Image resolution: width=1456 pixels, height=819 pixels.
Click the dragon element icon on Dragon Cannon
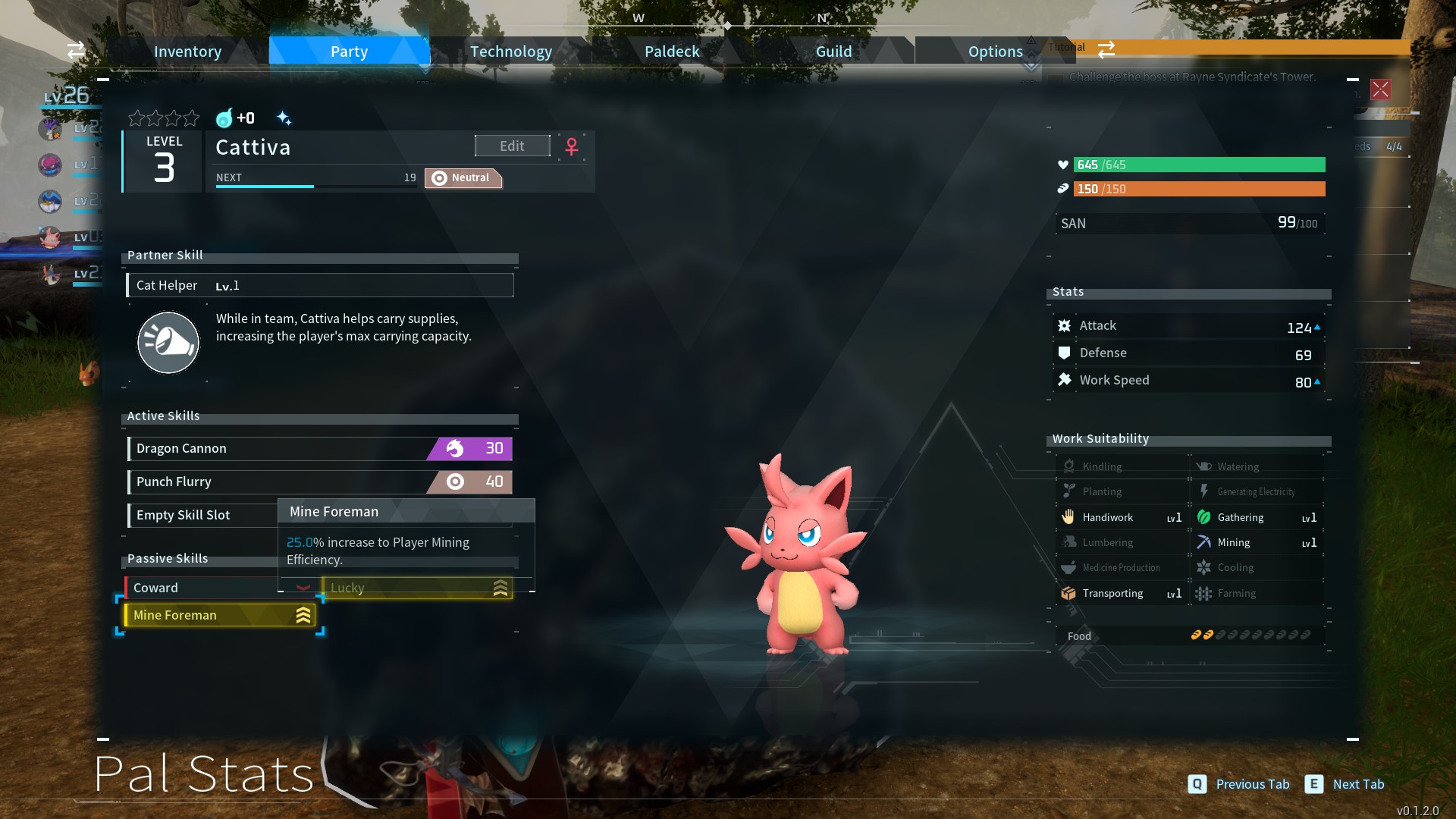(453, 448)
